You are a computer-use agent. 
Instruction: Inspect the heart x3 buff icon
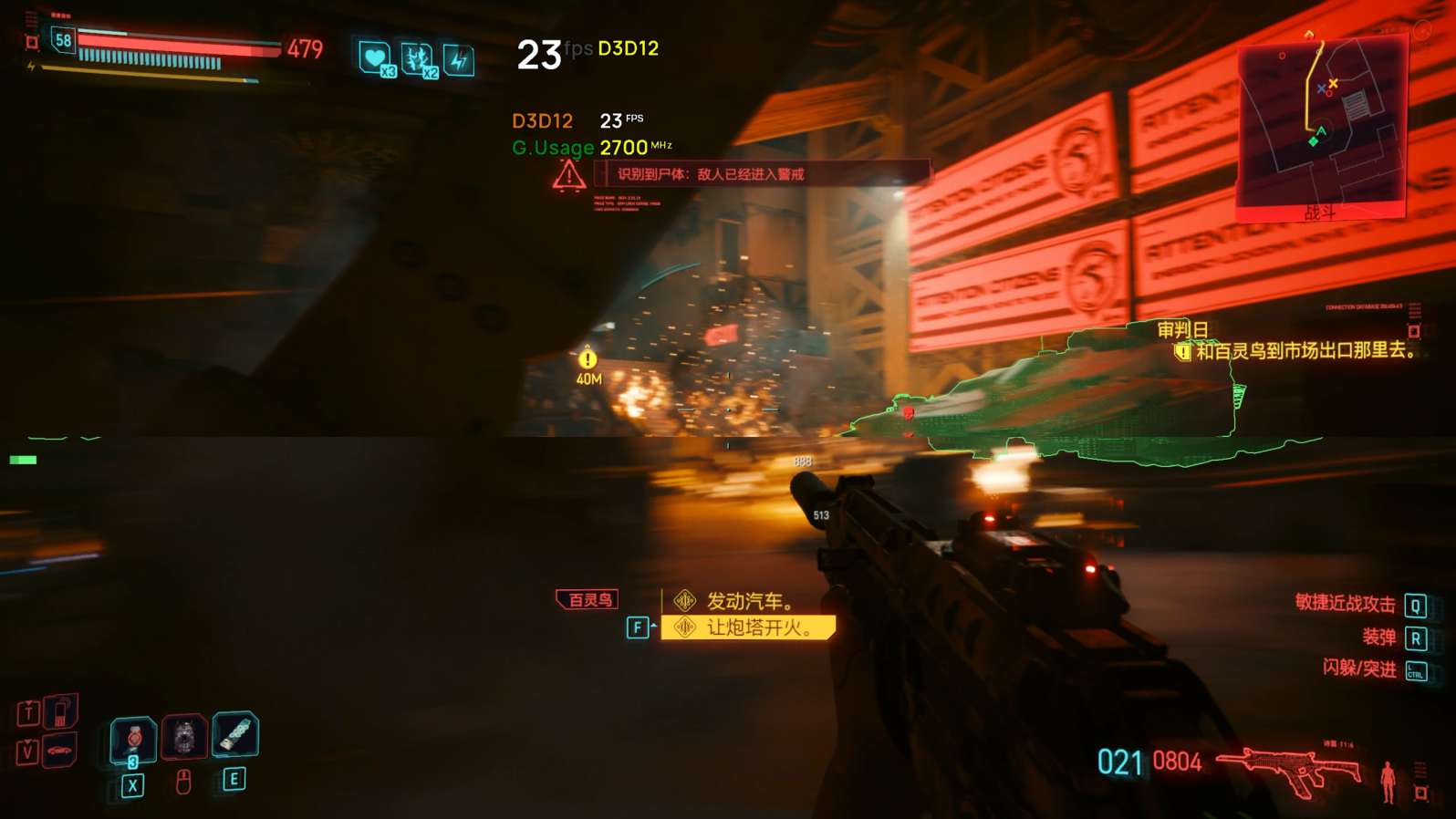click(x=375, y=58)
